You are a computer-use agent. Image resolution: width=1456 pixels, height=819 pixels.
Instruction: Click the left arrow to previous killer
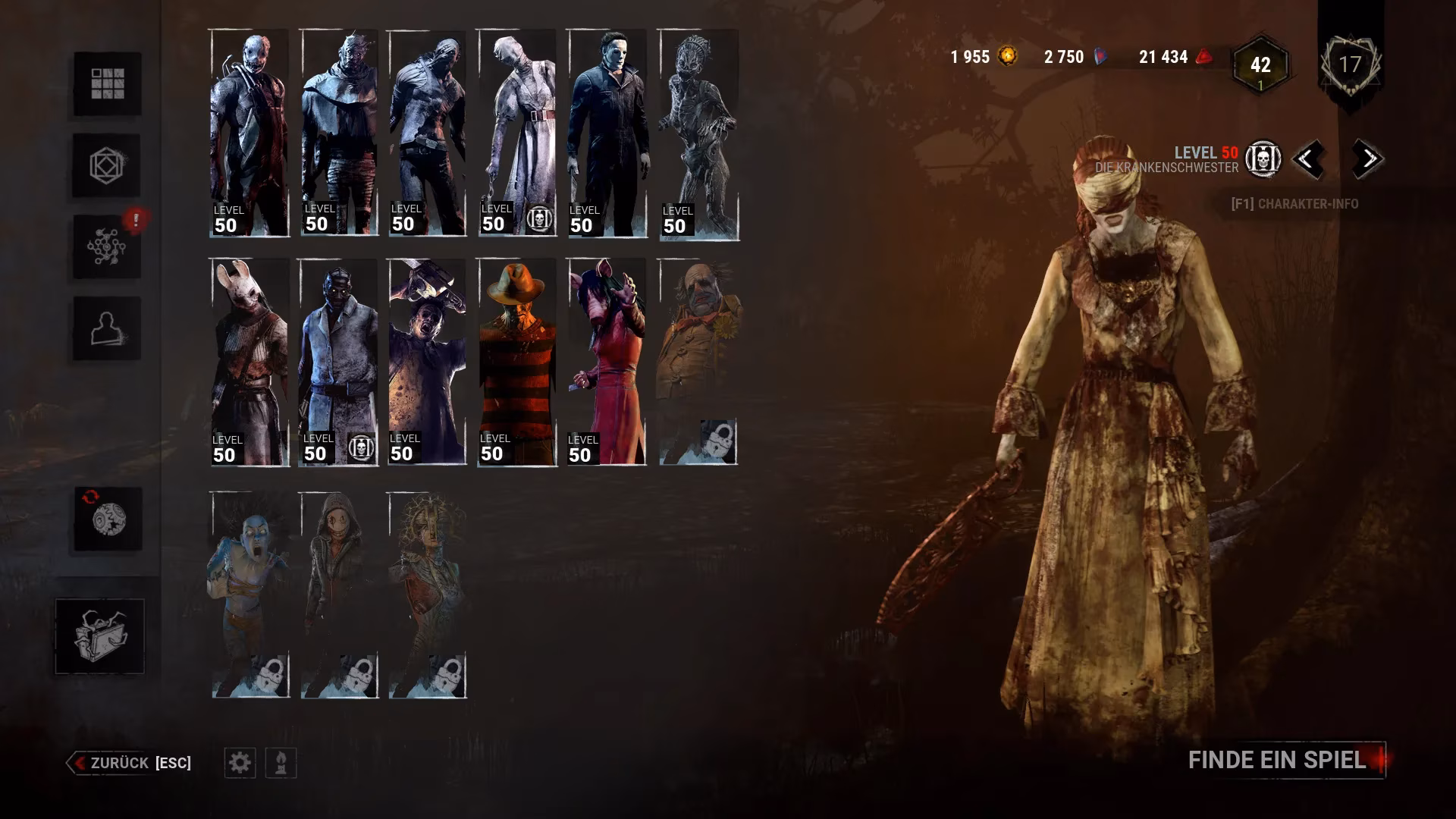tap(1308, 160)
